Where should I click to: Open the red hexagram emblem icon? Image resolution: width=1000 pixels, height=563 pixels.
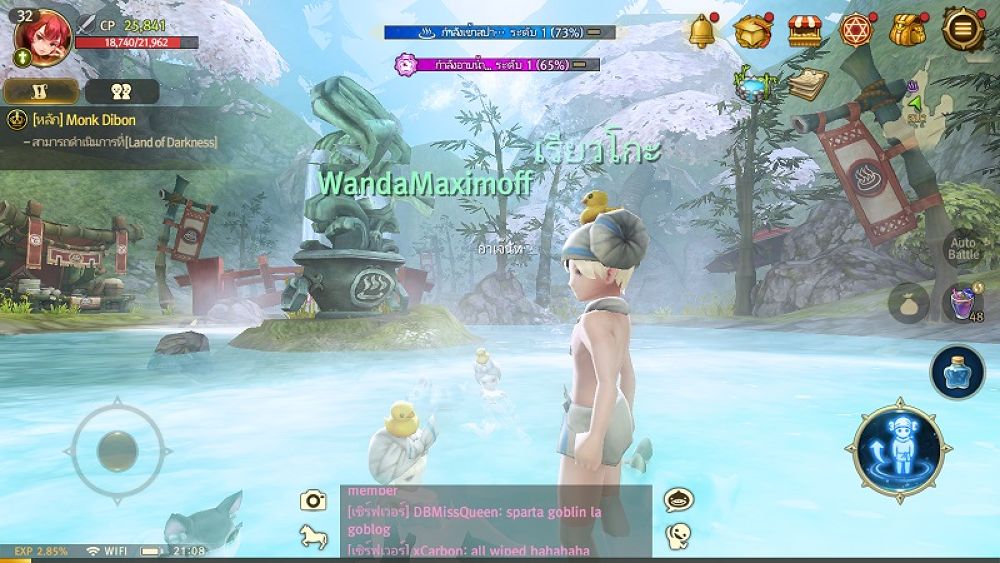coord(856,31)
